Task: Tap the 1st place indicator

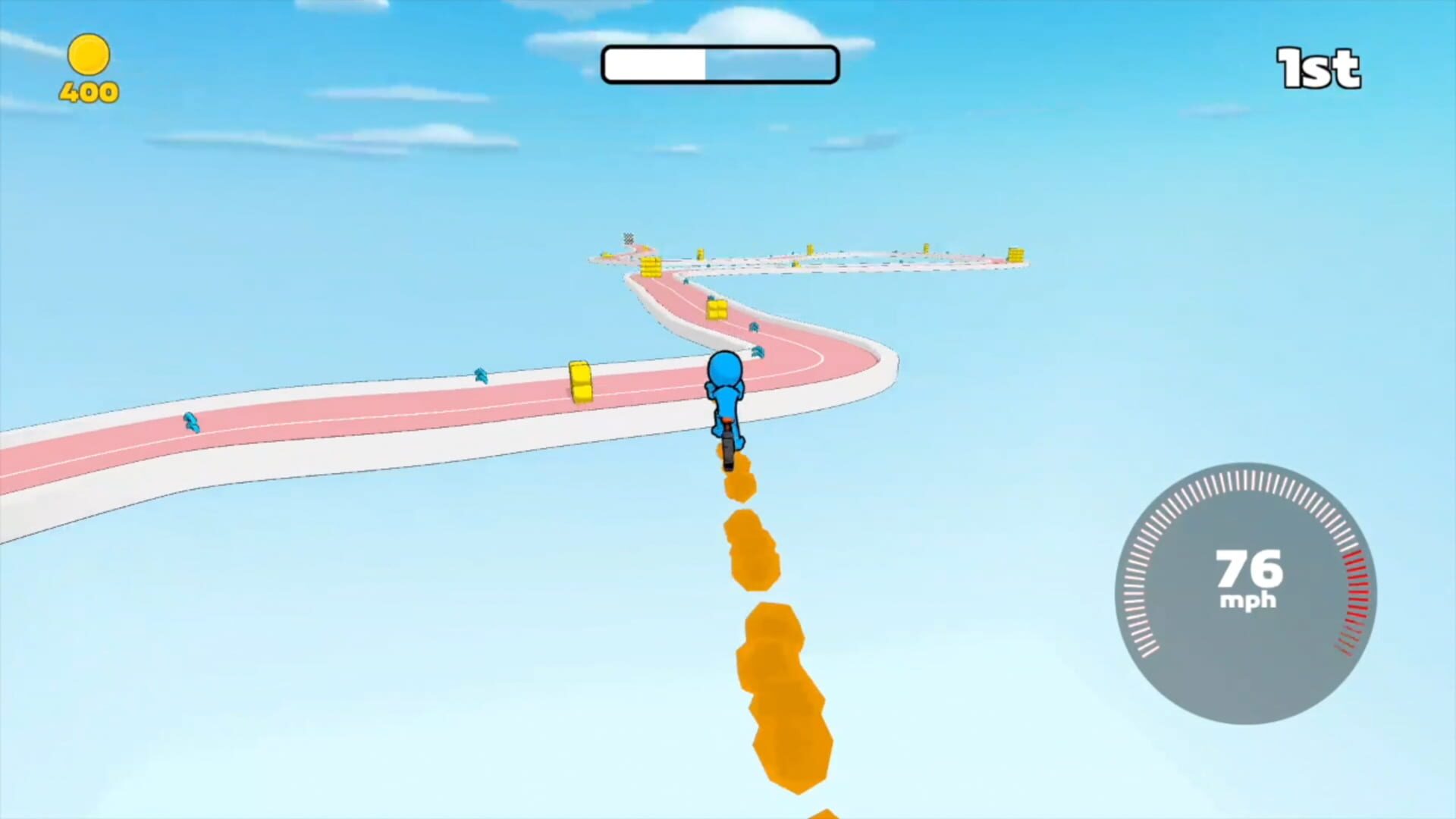Action: pyautogui.click(x=1319, y=68)
